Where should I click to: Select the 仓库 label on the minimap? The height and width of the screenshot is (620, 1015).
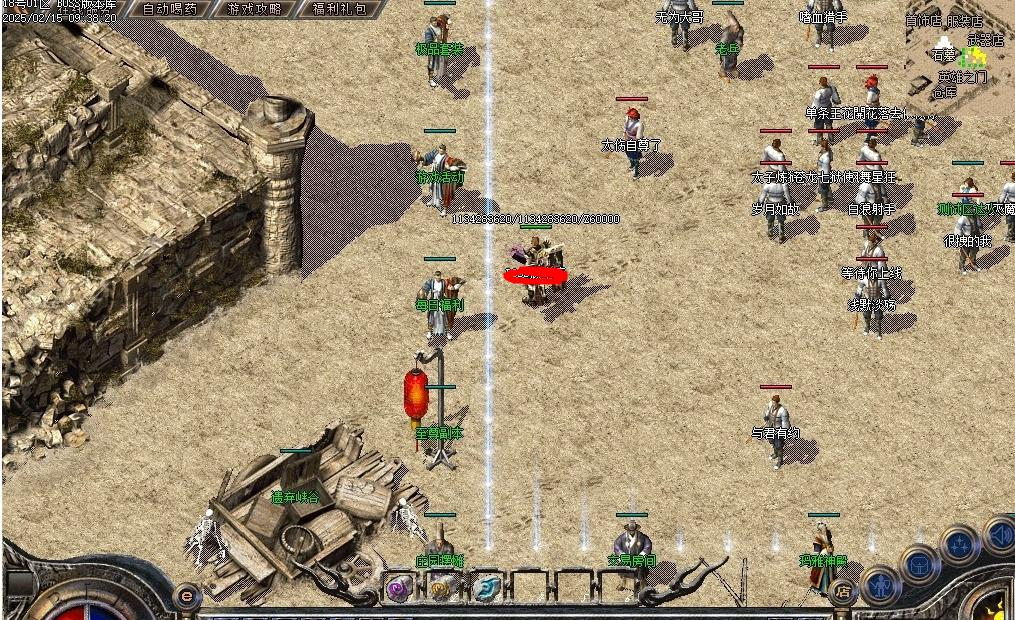(x=944, y=92)
